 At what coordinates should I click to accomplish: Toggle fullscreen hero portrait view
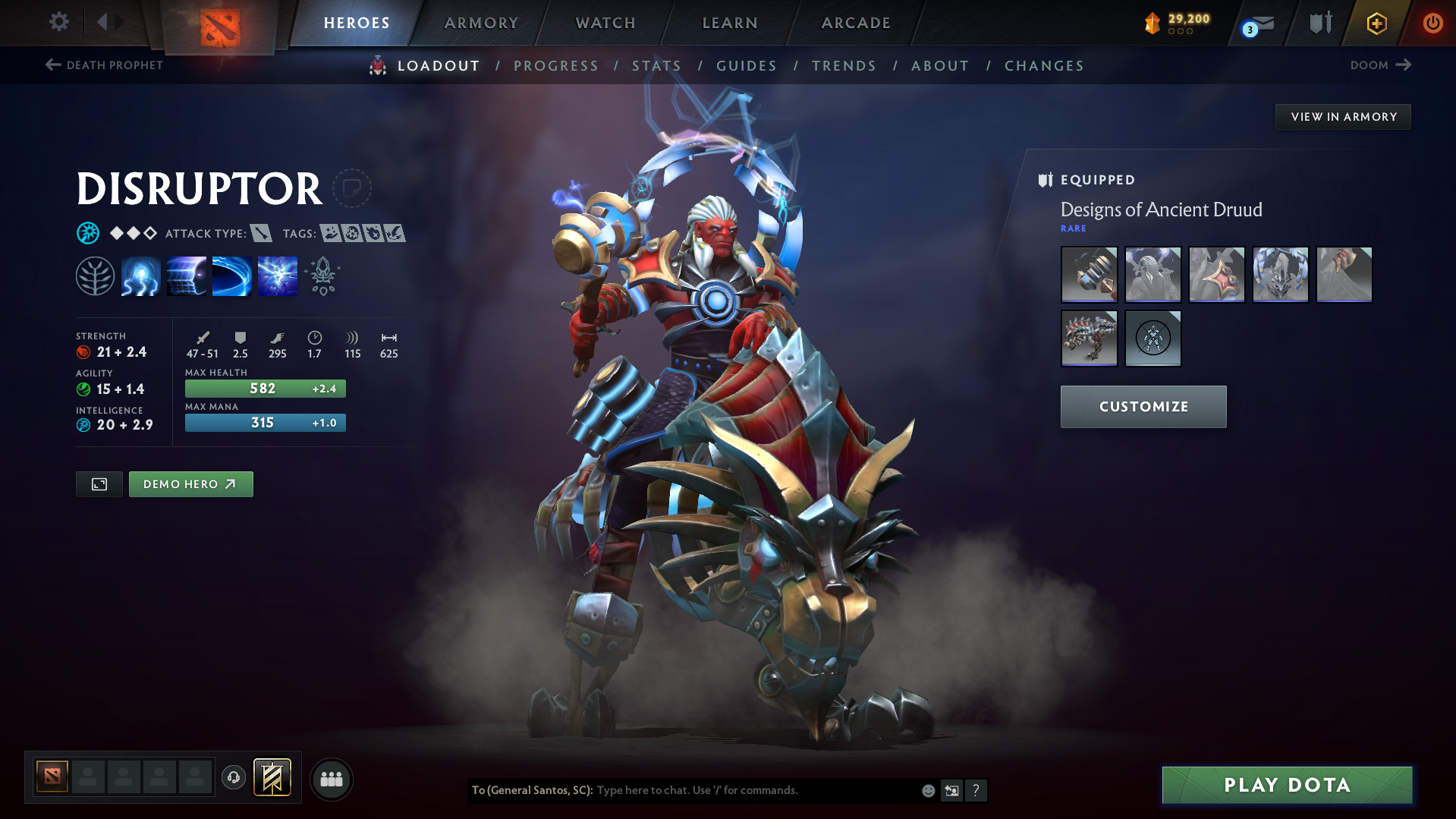(x=99, y=484)
